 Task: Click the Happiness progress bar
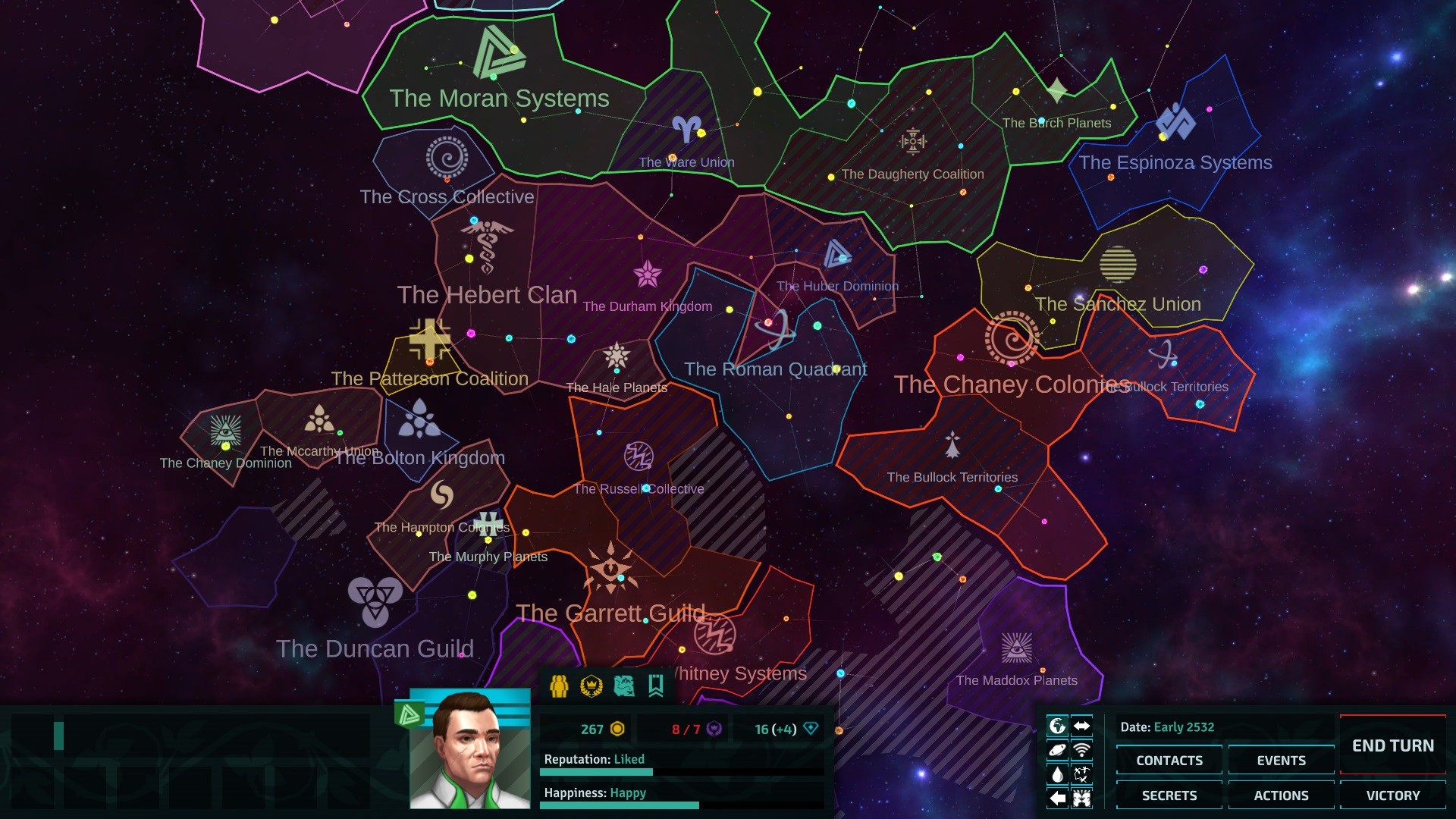620,806
